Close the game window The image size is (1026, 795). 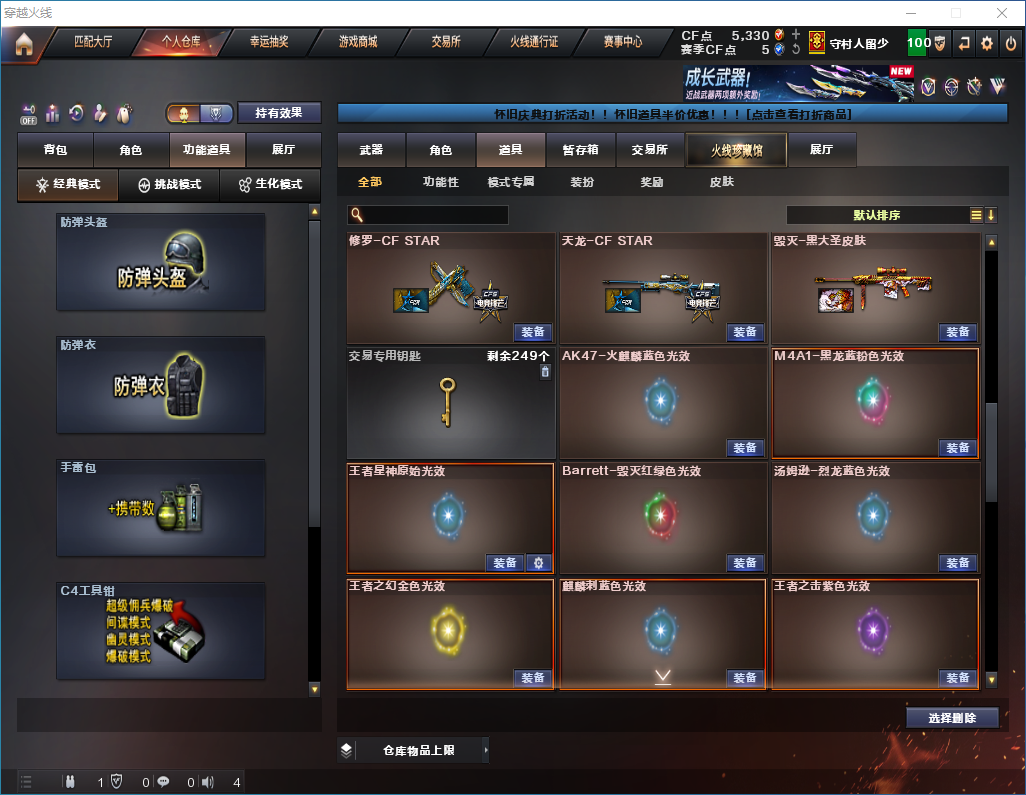tap(1002, 13)
